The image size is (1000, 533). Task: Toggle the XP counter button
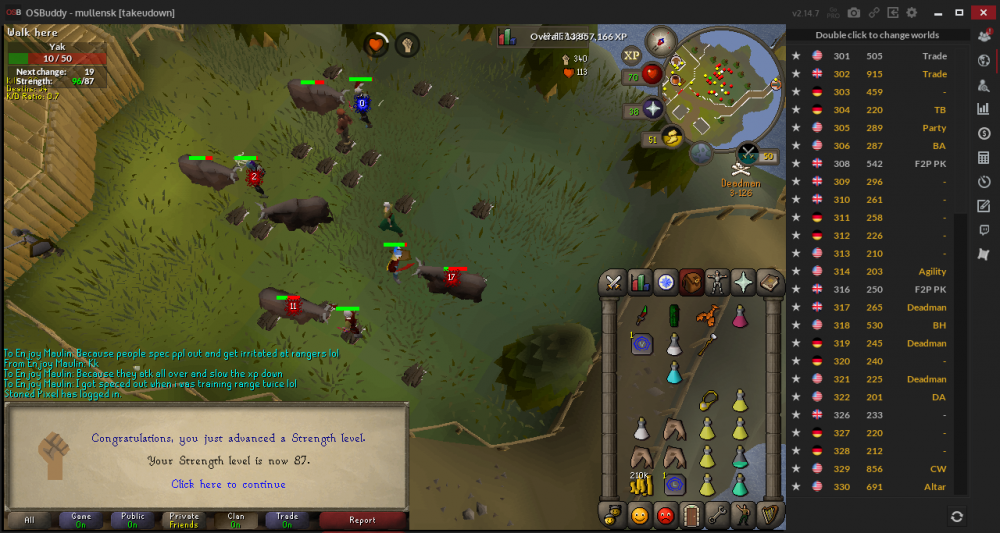[631, 56]
